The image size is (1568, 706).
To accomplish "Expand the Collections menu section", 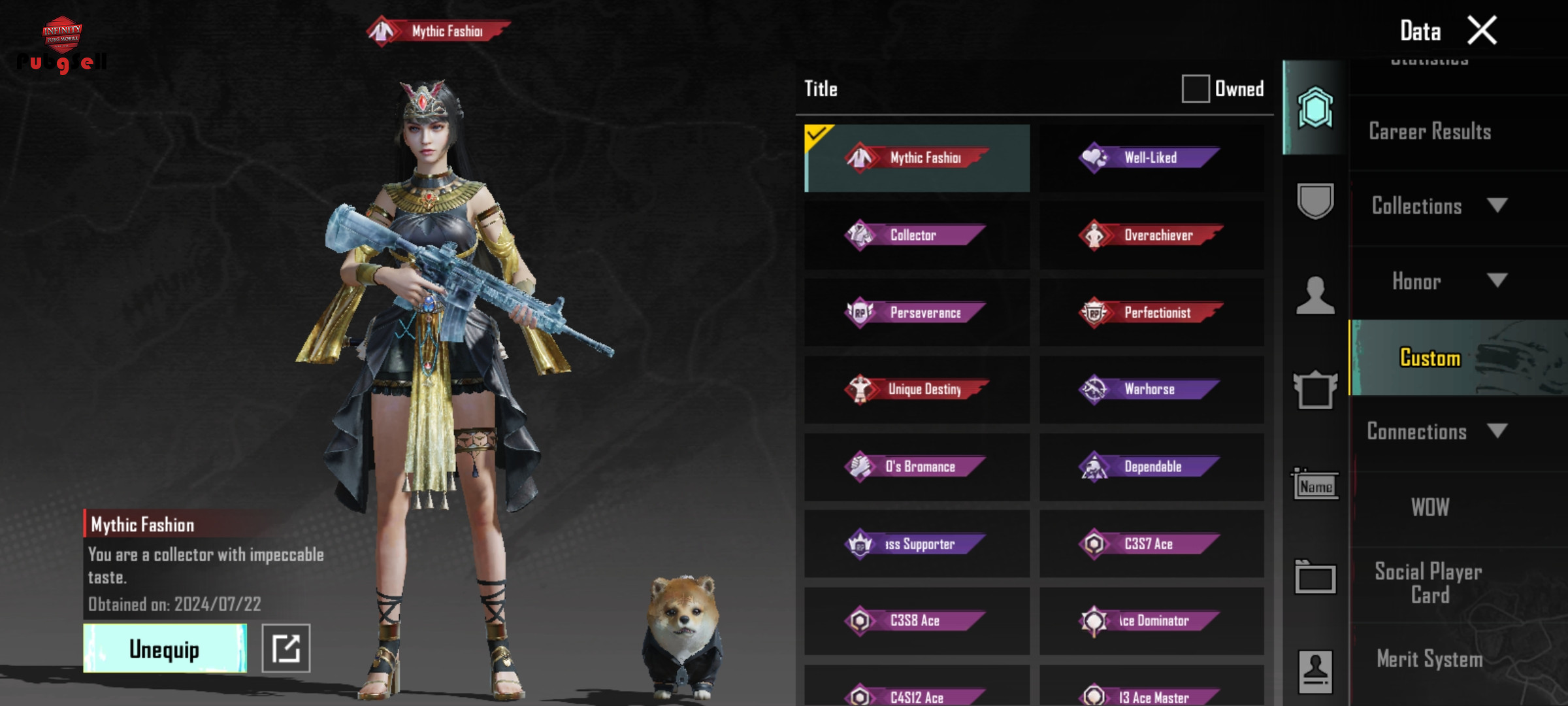I will [1437, 207].
